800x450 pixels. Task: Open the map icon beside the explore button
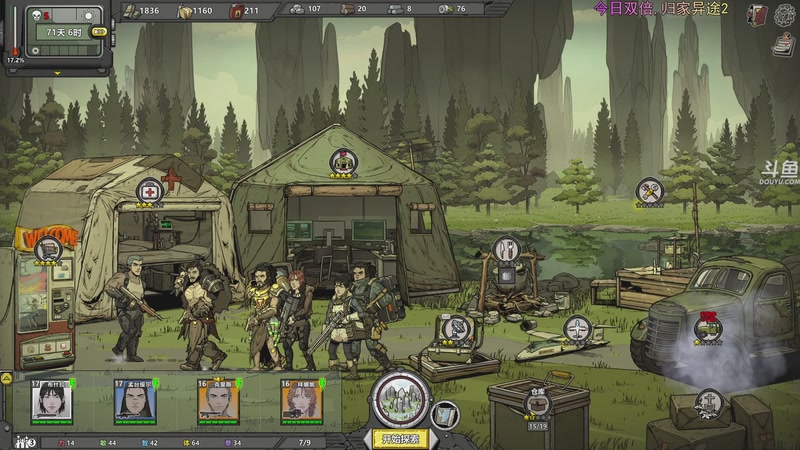click(x=446, y=412)
